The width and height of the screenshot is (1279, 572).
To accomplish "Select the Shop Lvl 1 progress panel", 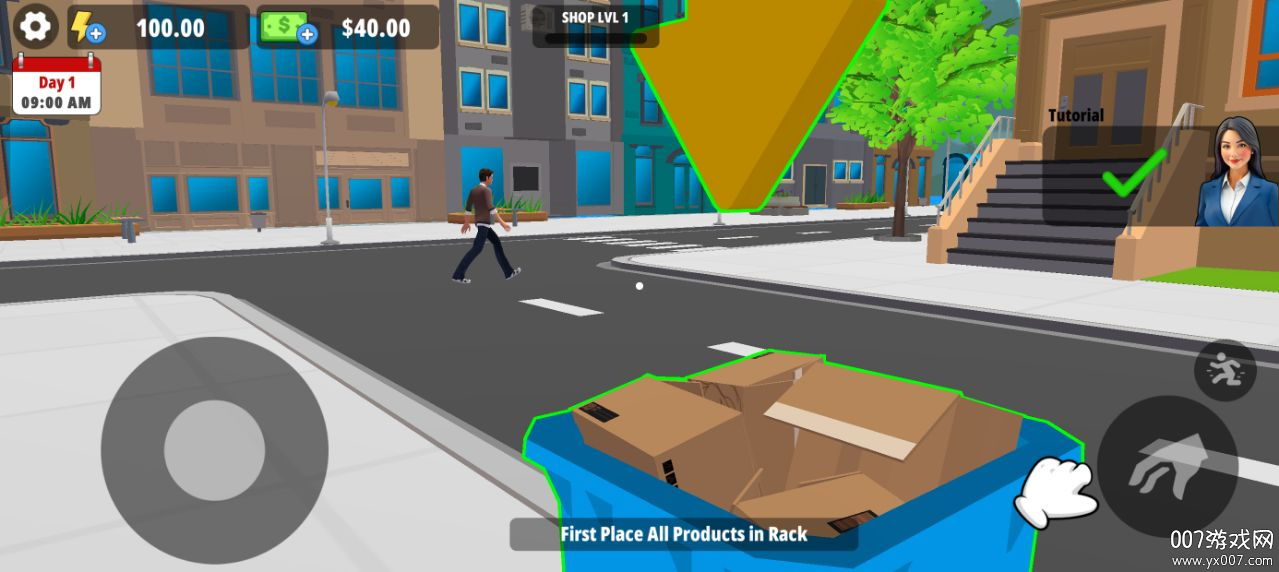I will coord(595,26).
